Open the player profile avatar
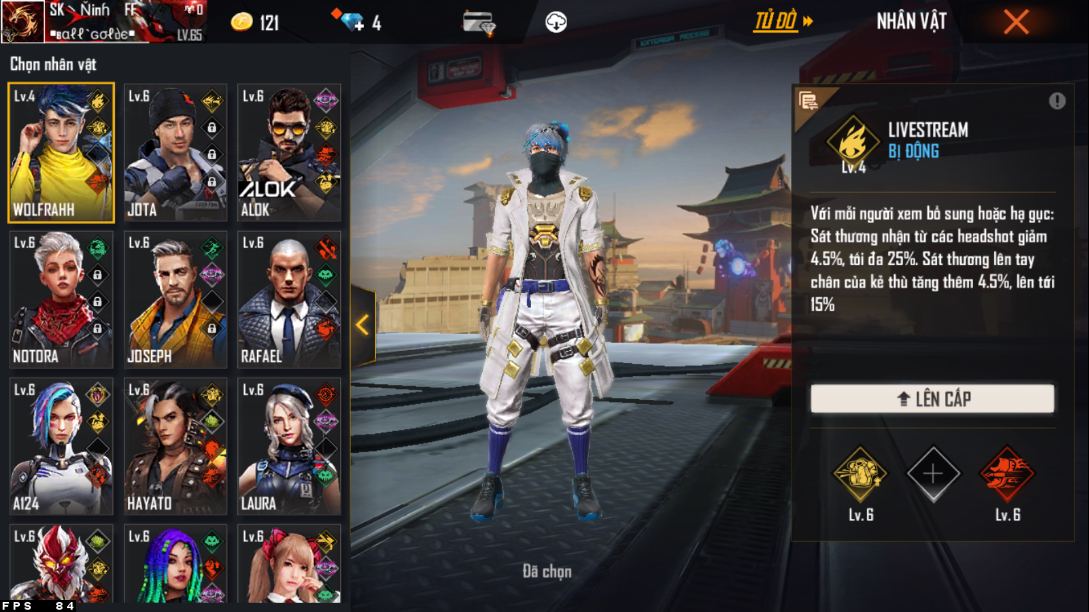This screenshot has height=612, width=1089. pyautogui.click(x=22, y=21)
